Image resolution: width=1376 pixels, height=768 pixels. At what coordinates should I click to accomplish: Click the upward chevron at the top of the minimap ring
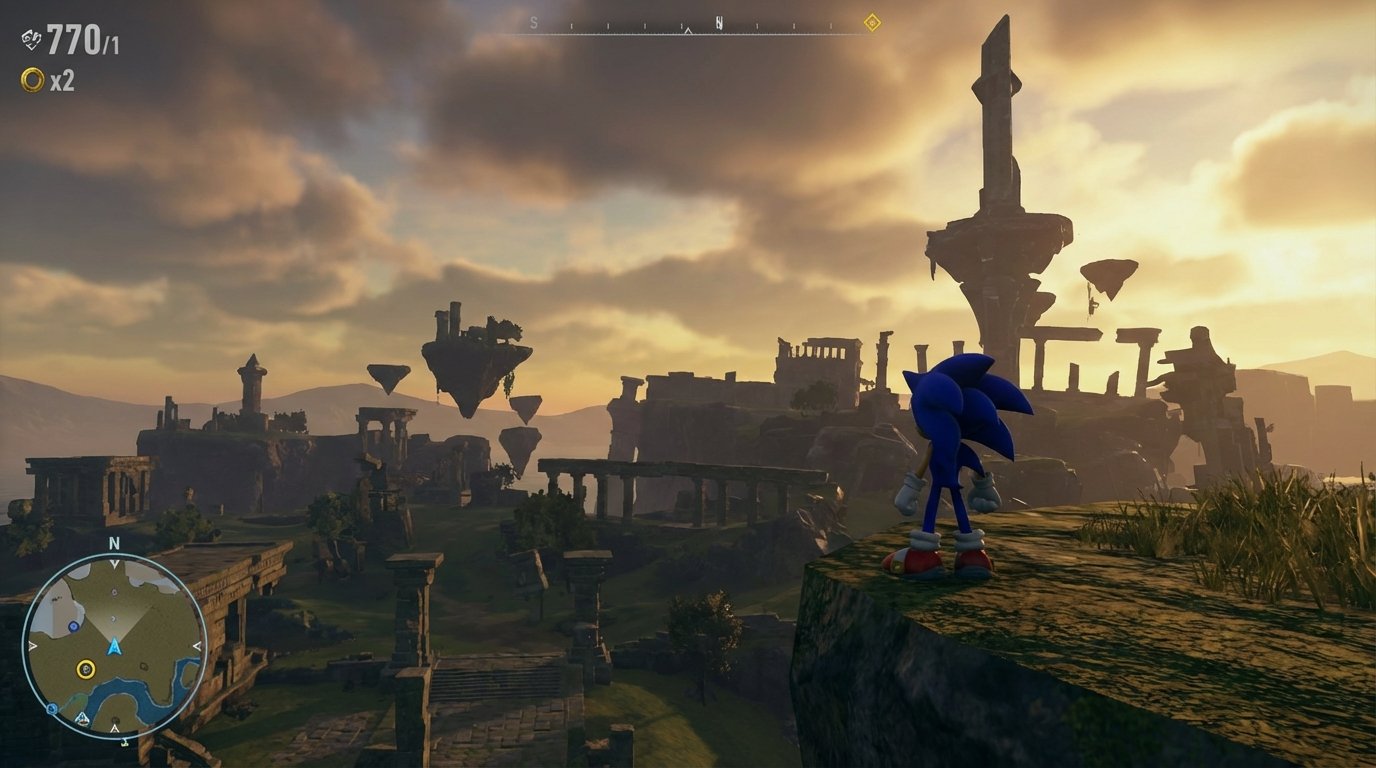(113, 562)
